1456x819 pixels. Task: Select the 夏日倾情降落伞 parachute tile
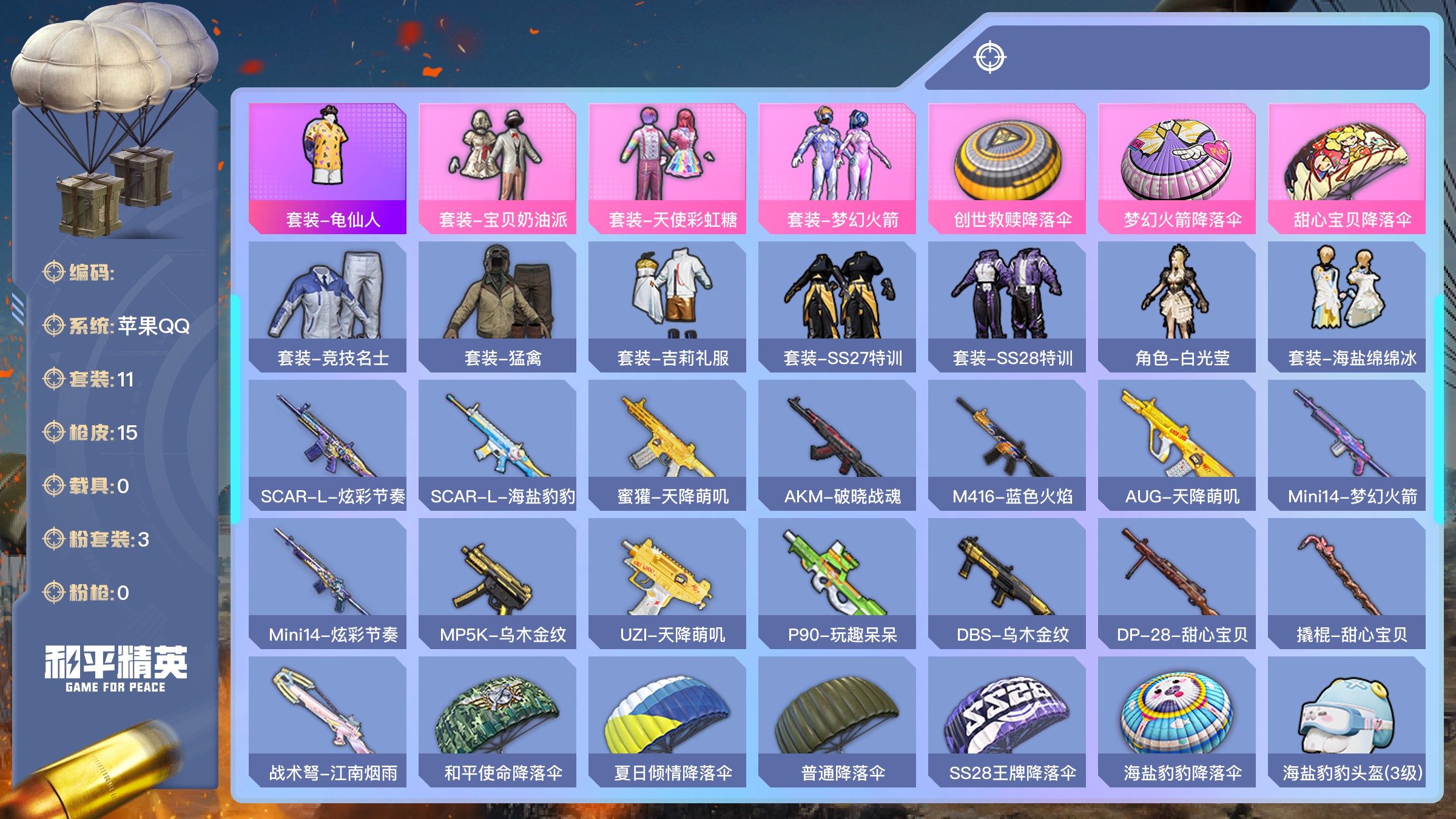point(667,722)
